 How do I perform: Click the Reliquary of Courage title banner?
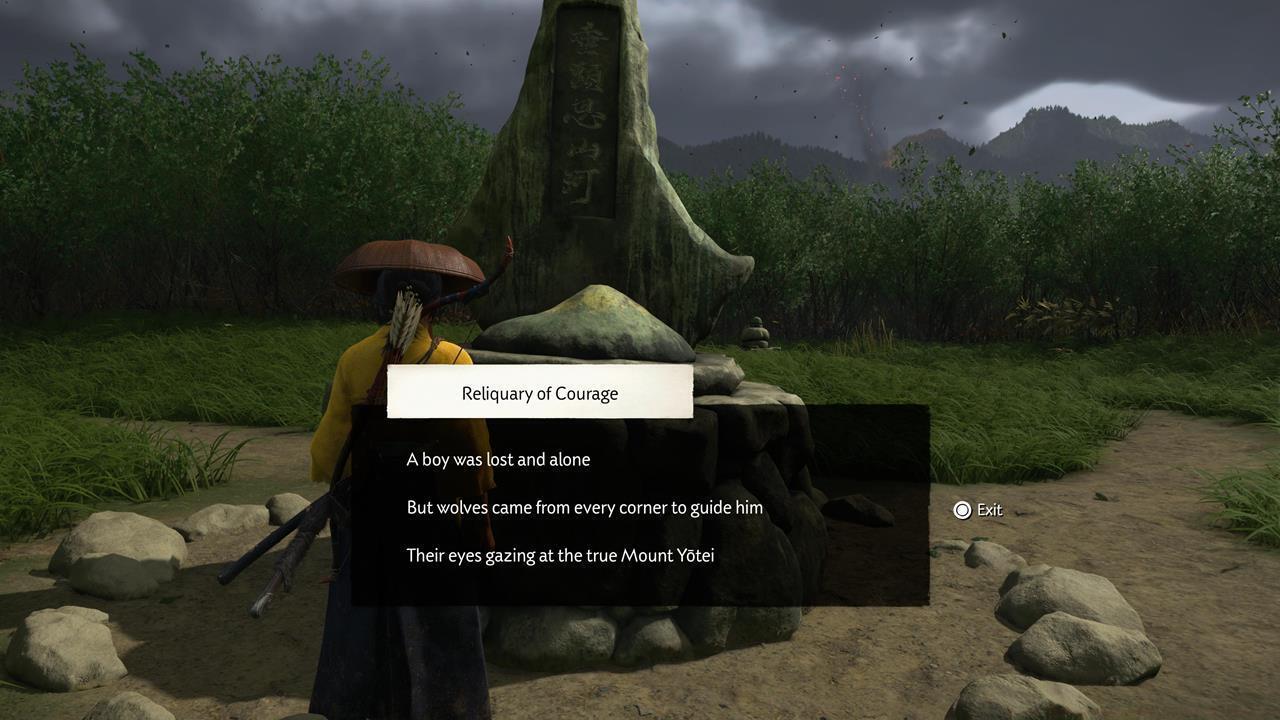[539, 393]
